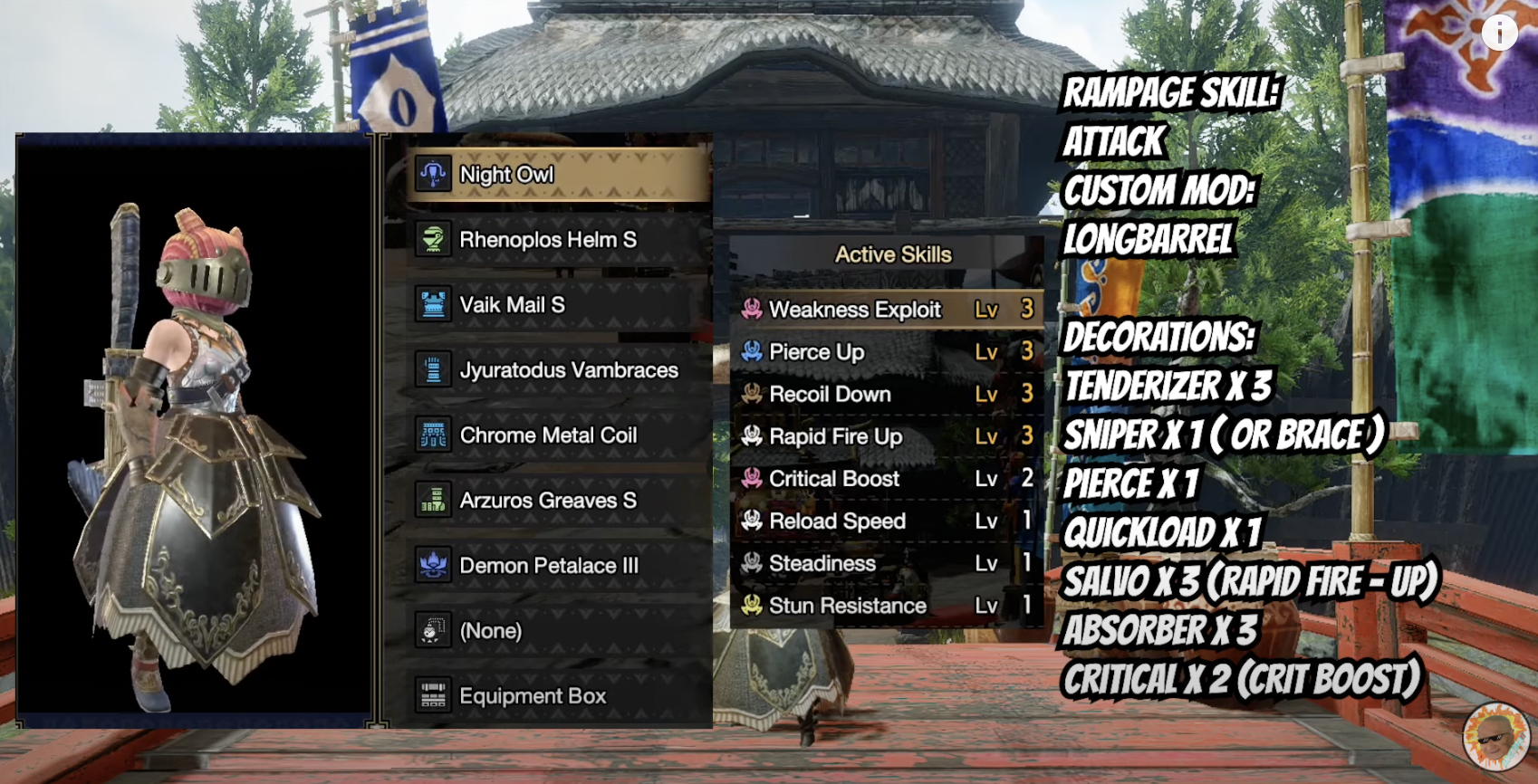Select the Critical Boost skill row
Image resolution: width=1538 pixels, height=784 pixels.
888,478
